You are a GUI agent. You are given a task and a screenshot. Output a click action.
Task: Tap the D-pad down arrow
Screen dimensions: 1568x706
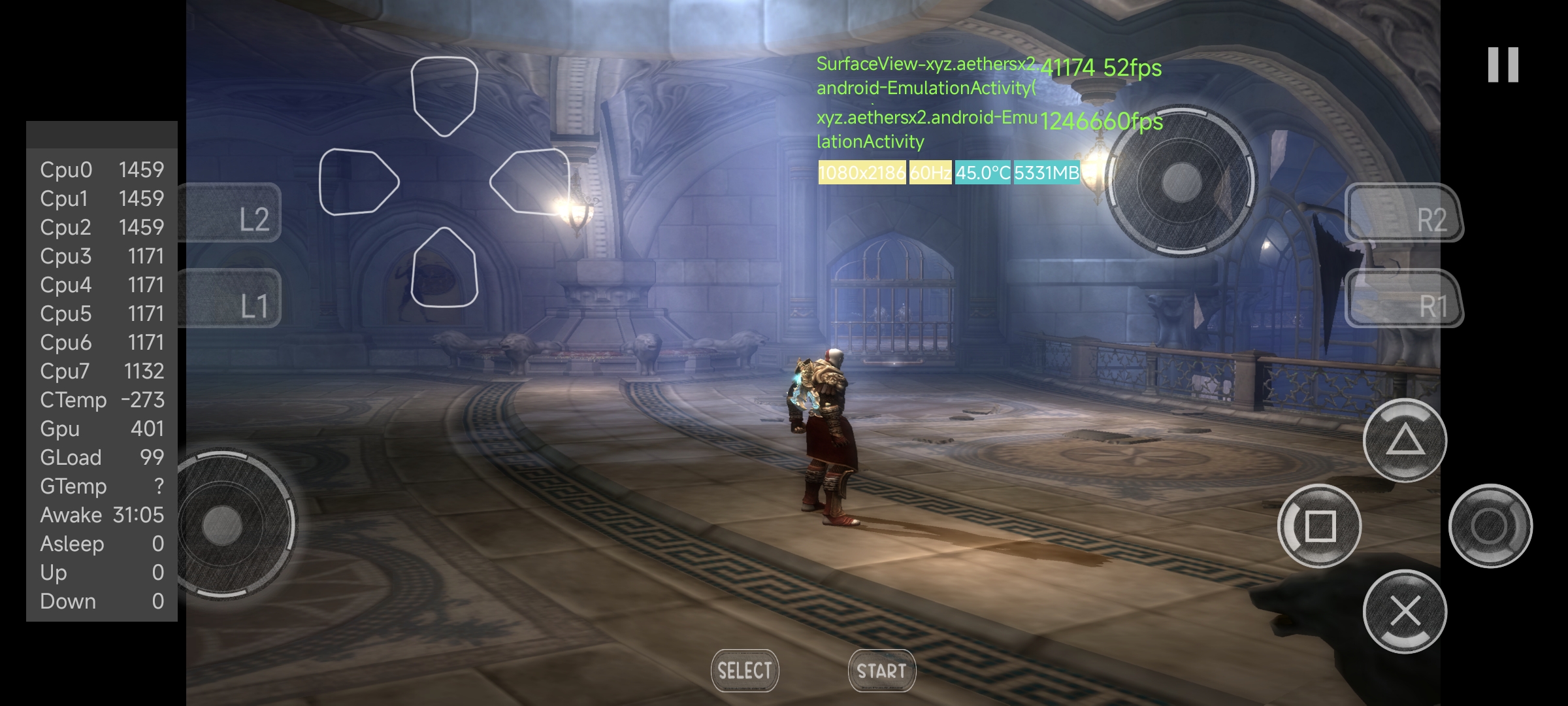[444, 268]
